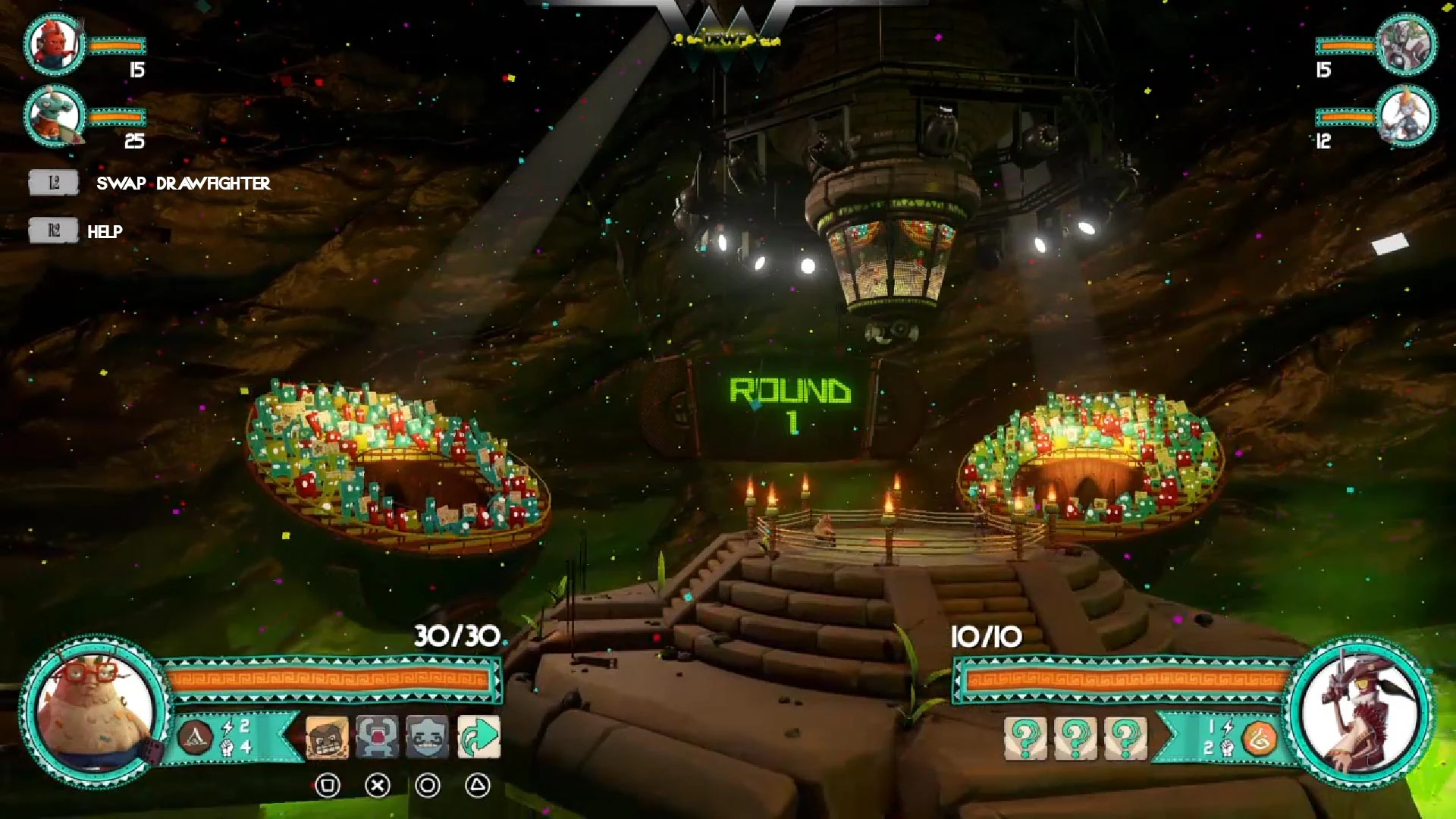Open HELP via the R2 prompt

coord(52,230)
